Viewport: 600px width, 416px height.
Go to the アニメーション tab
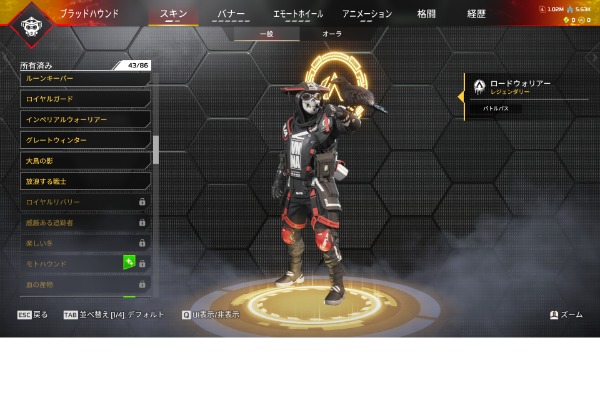367,14
